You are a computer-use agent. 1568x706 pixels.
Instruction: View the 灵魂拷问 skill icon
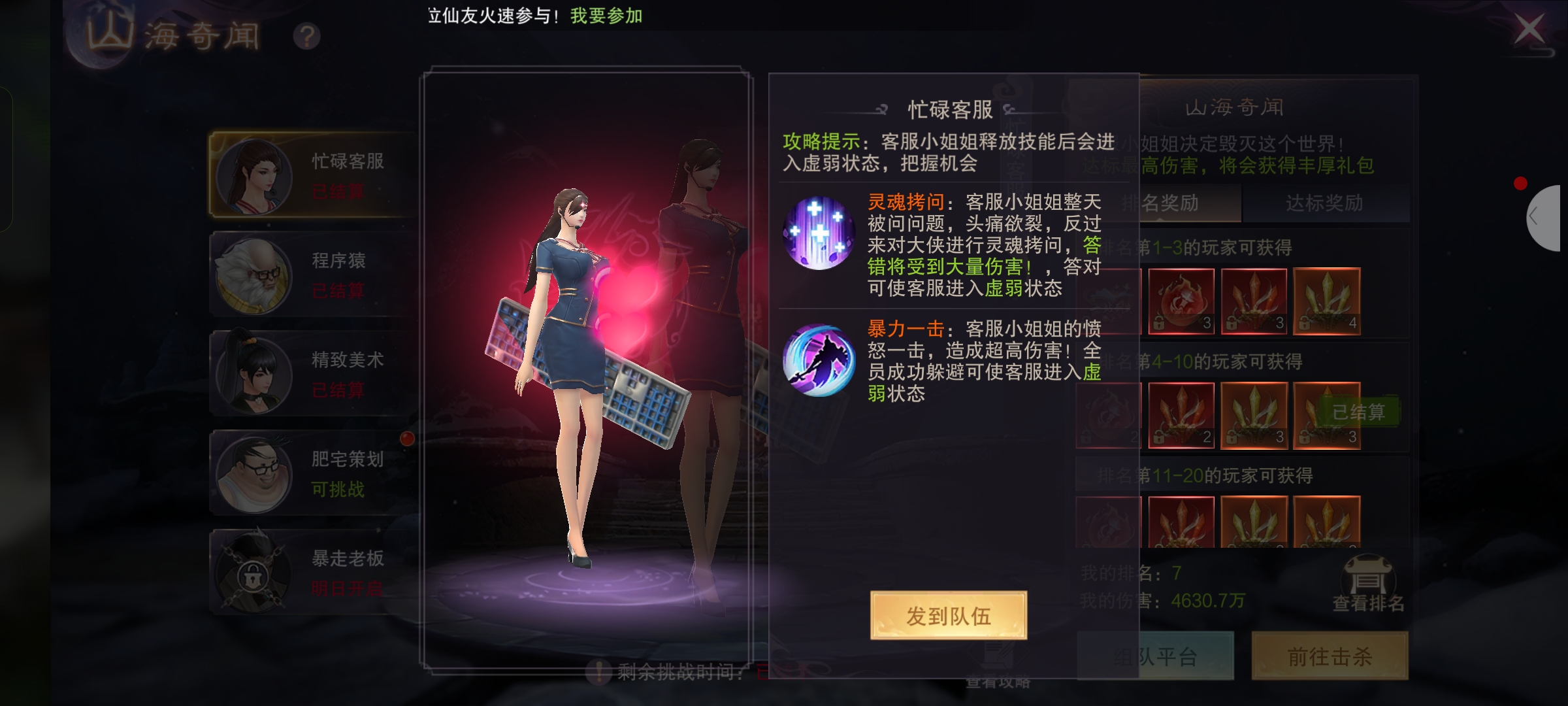point(819,233)
